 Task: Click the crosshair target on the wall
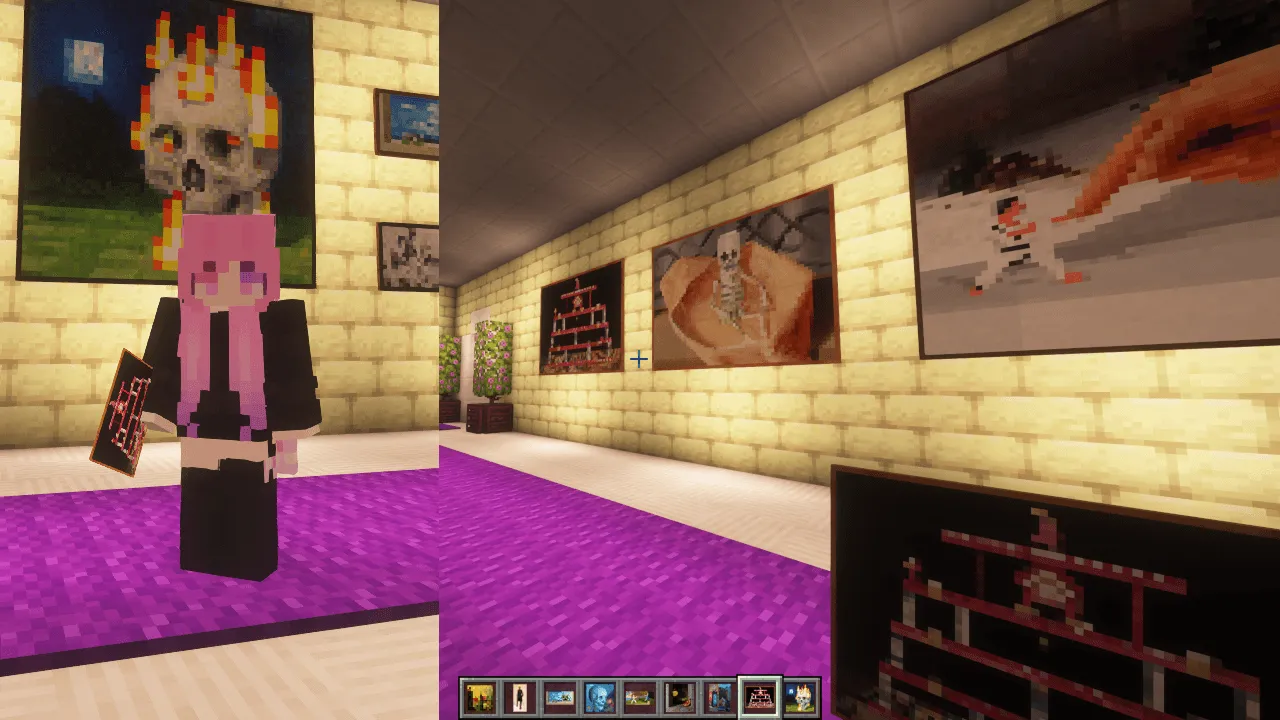point(639,359)
